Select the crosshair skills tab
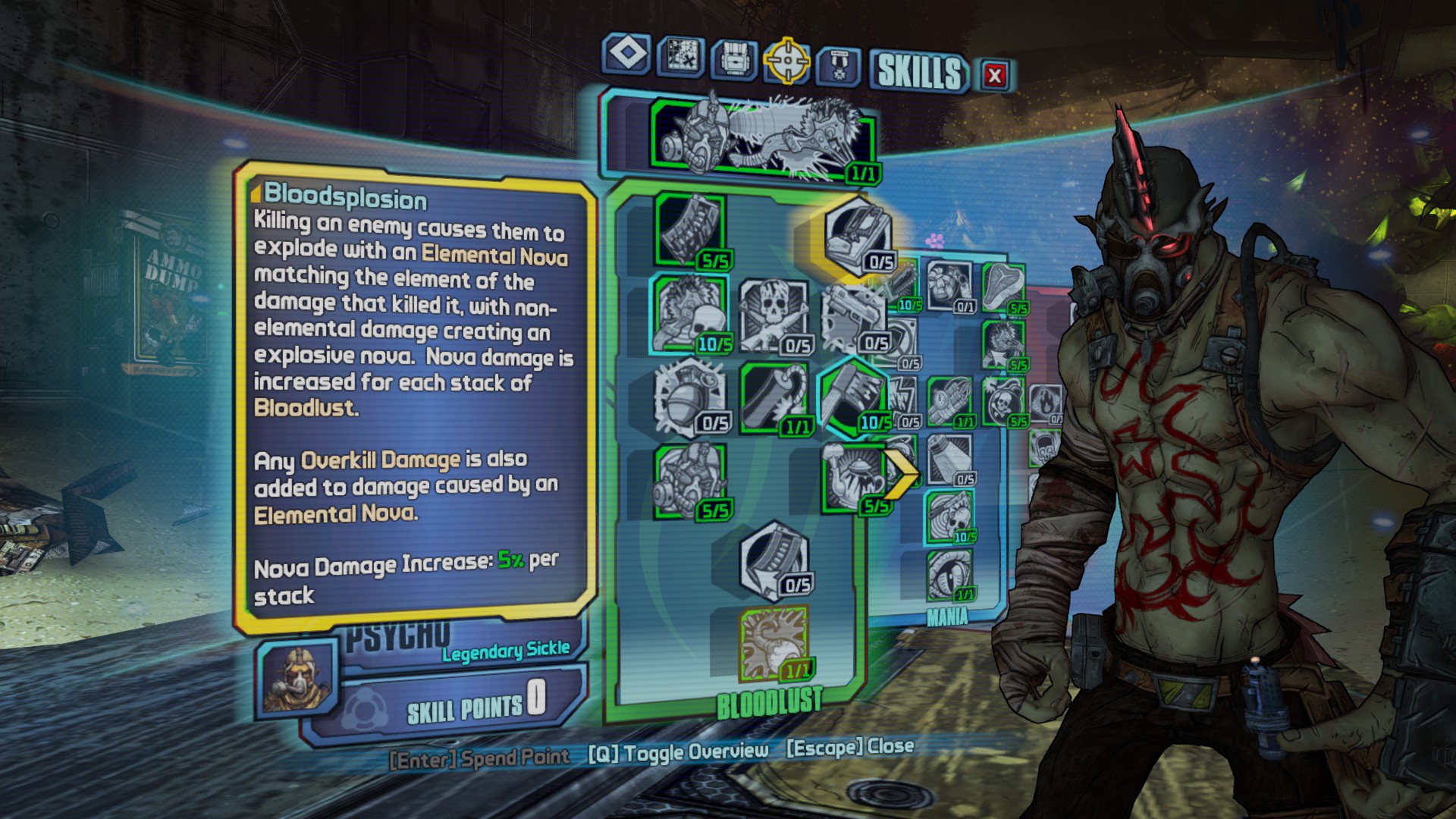The width and height of the screenshot is (1456, 819). tap(786, 60)
